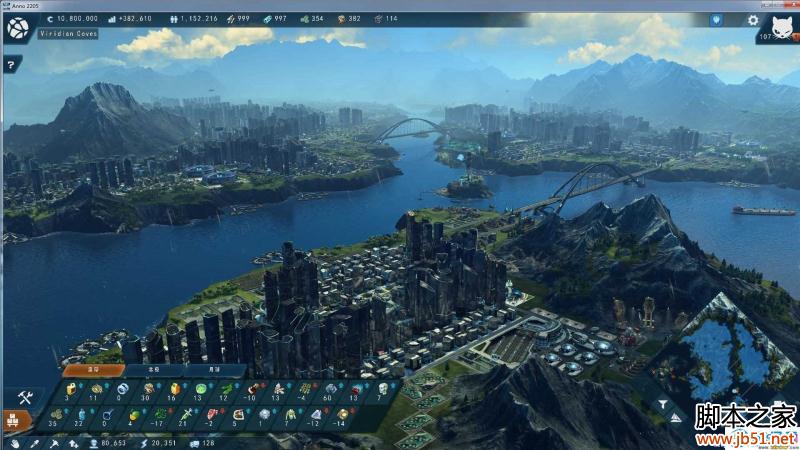Screen dimensions: 800x450
Task: Select the orange goods crates button
Action: pos(16,421)
